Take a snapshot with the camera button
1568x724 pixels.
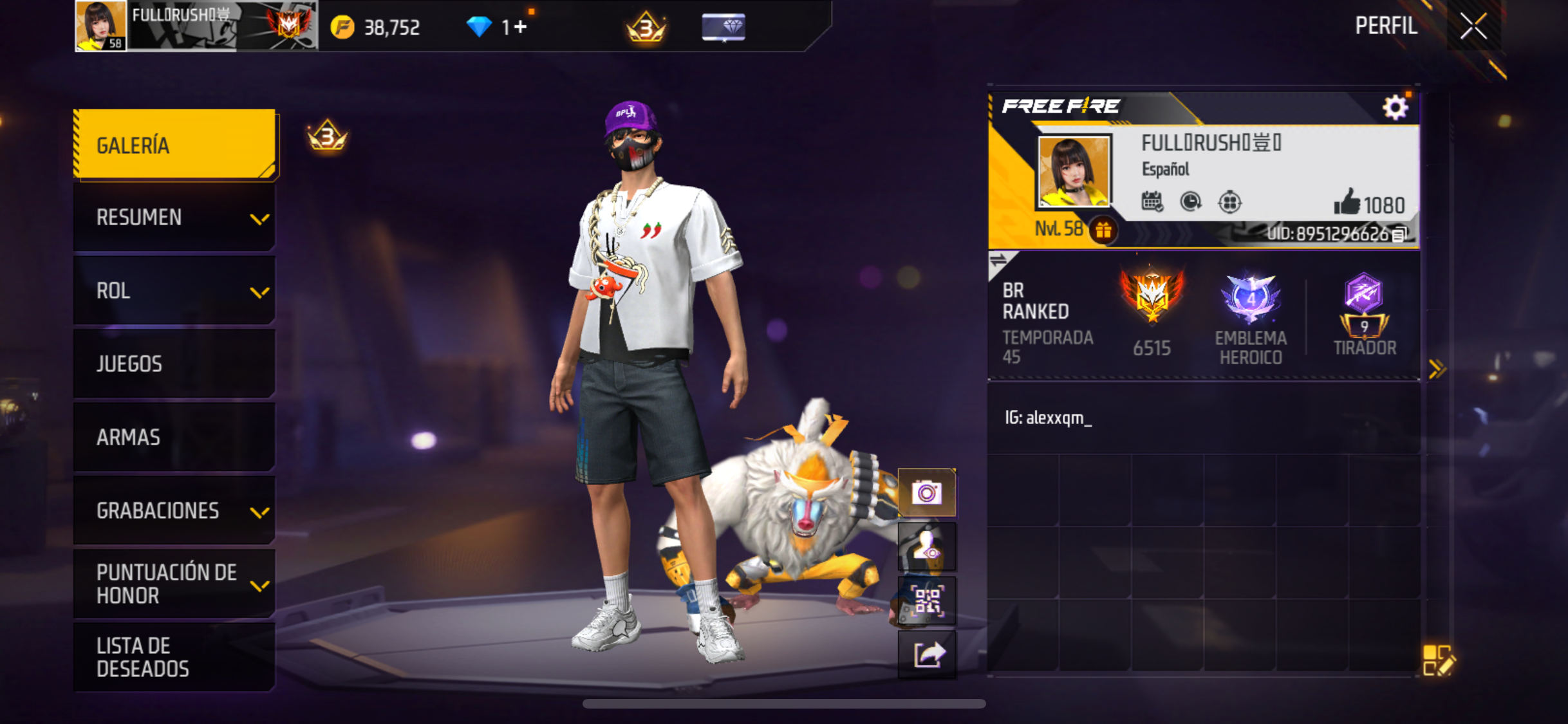click(x=927, y=494)
